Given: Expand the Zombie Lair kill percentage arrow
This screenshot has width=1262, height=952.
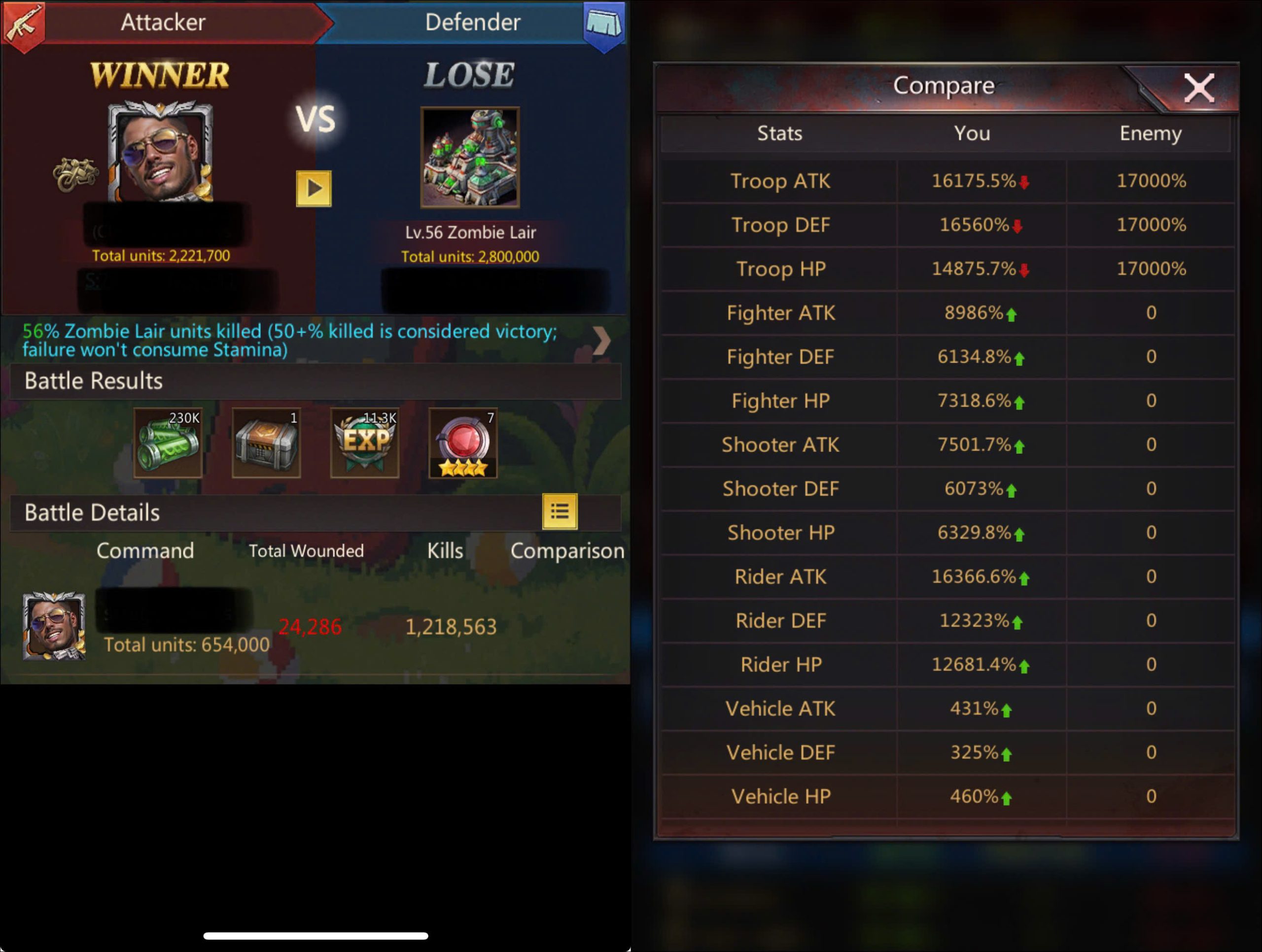Looking at the screenshot, I should pos(601,340).
